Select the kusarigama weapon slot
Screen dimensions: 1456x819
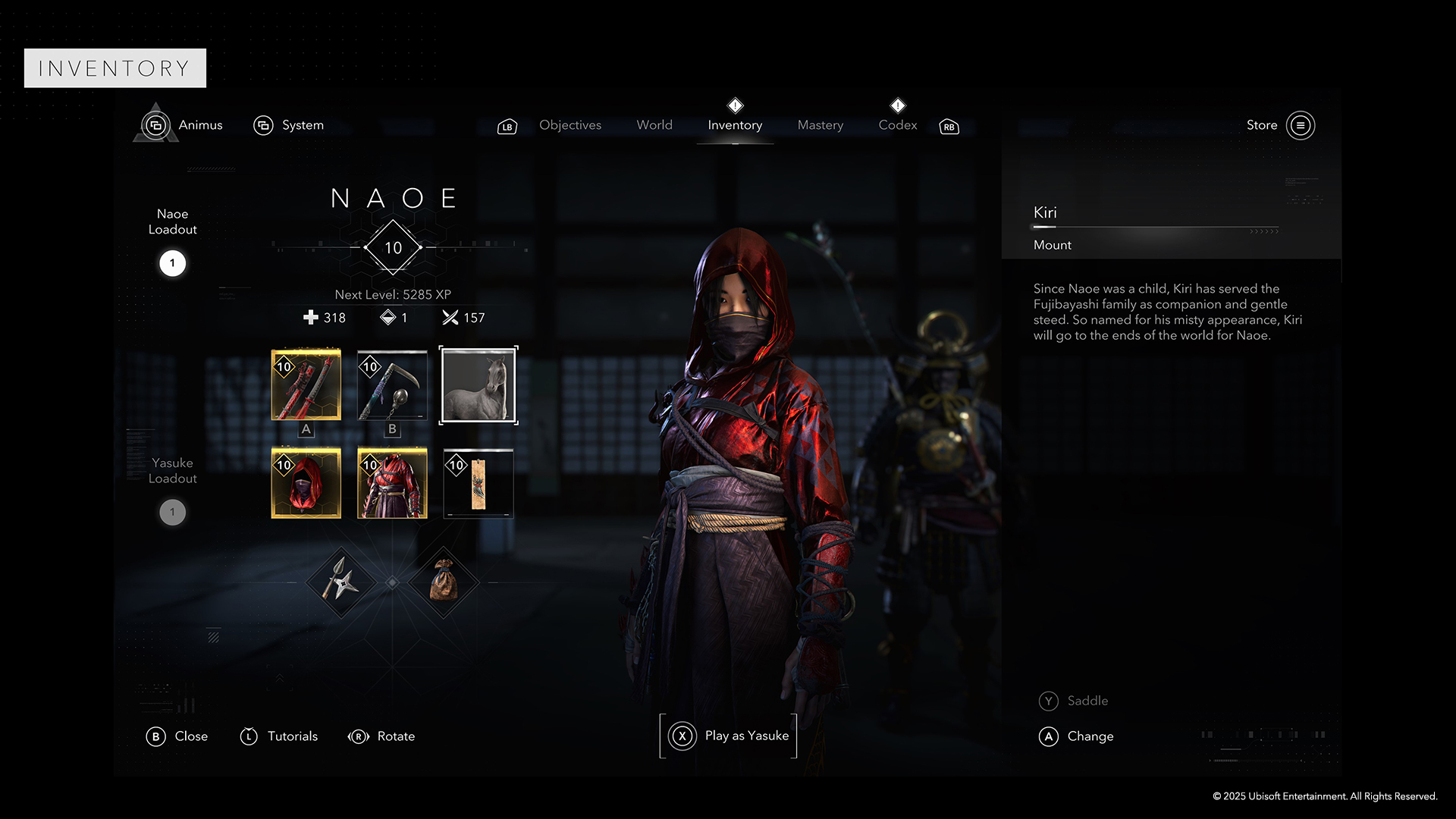[x=392, y=385]
